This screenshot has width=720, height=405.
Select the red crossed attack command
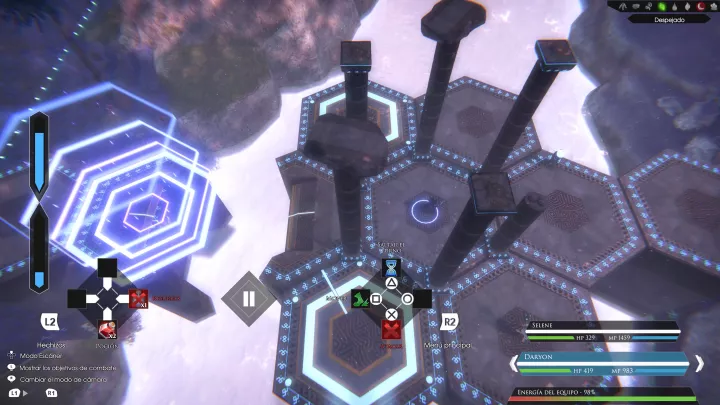pos(391,329)
